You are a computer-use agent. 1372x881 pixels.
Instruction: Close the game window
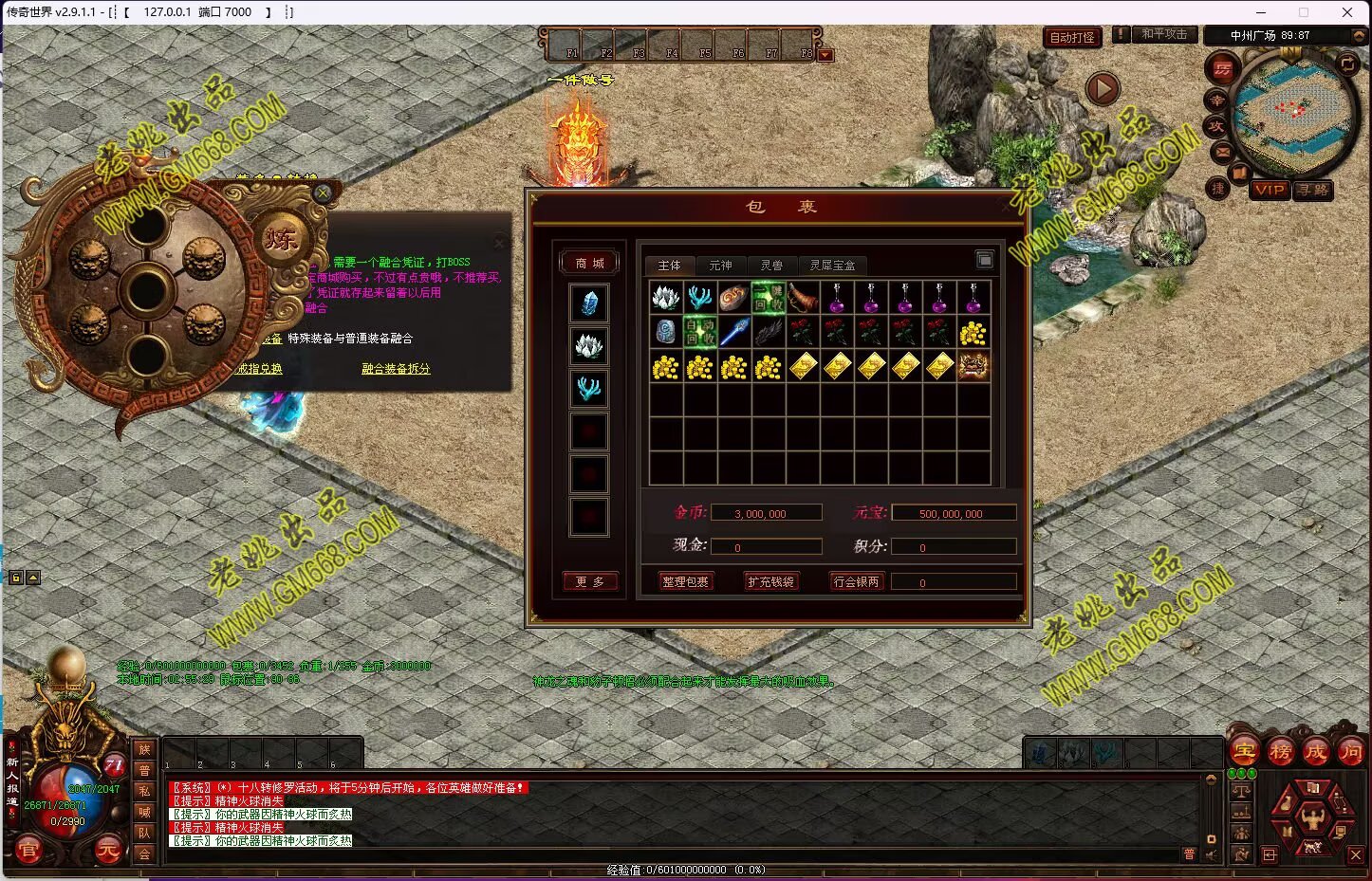1346,12
